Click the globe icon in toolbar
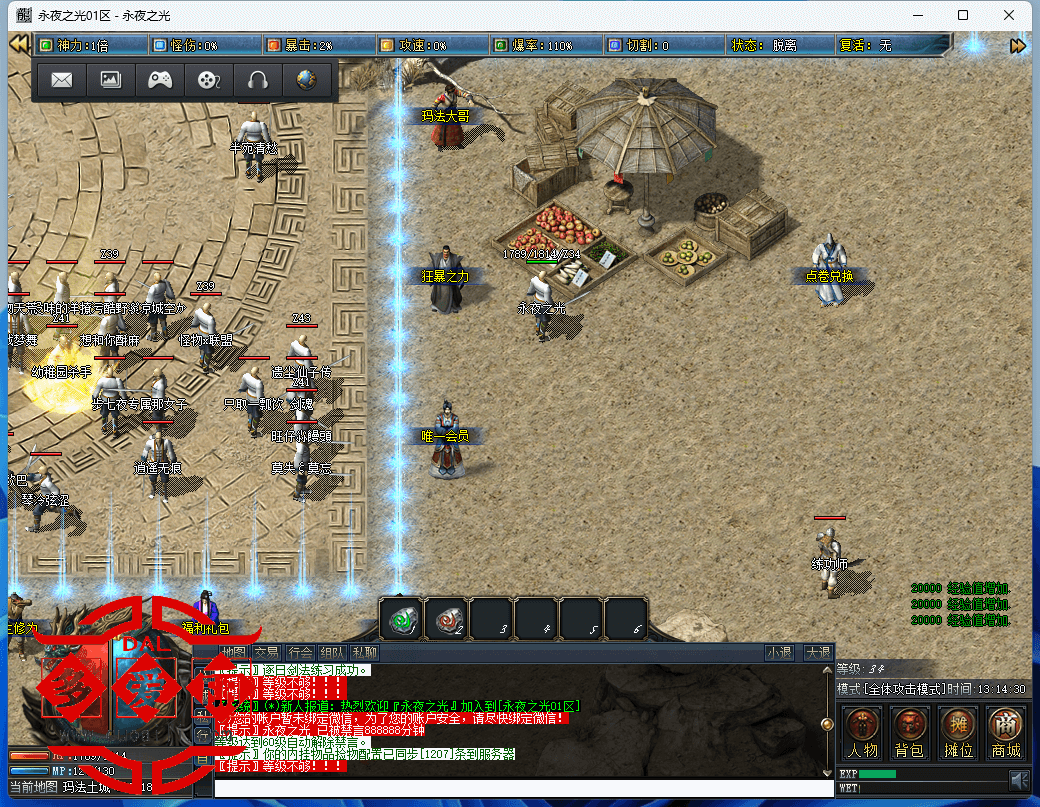The height and width of the screenshot is (807, 1040). (x=306, y=80)
